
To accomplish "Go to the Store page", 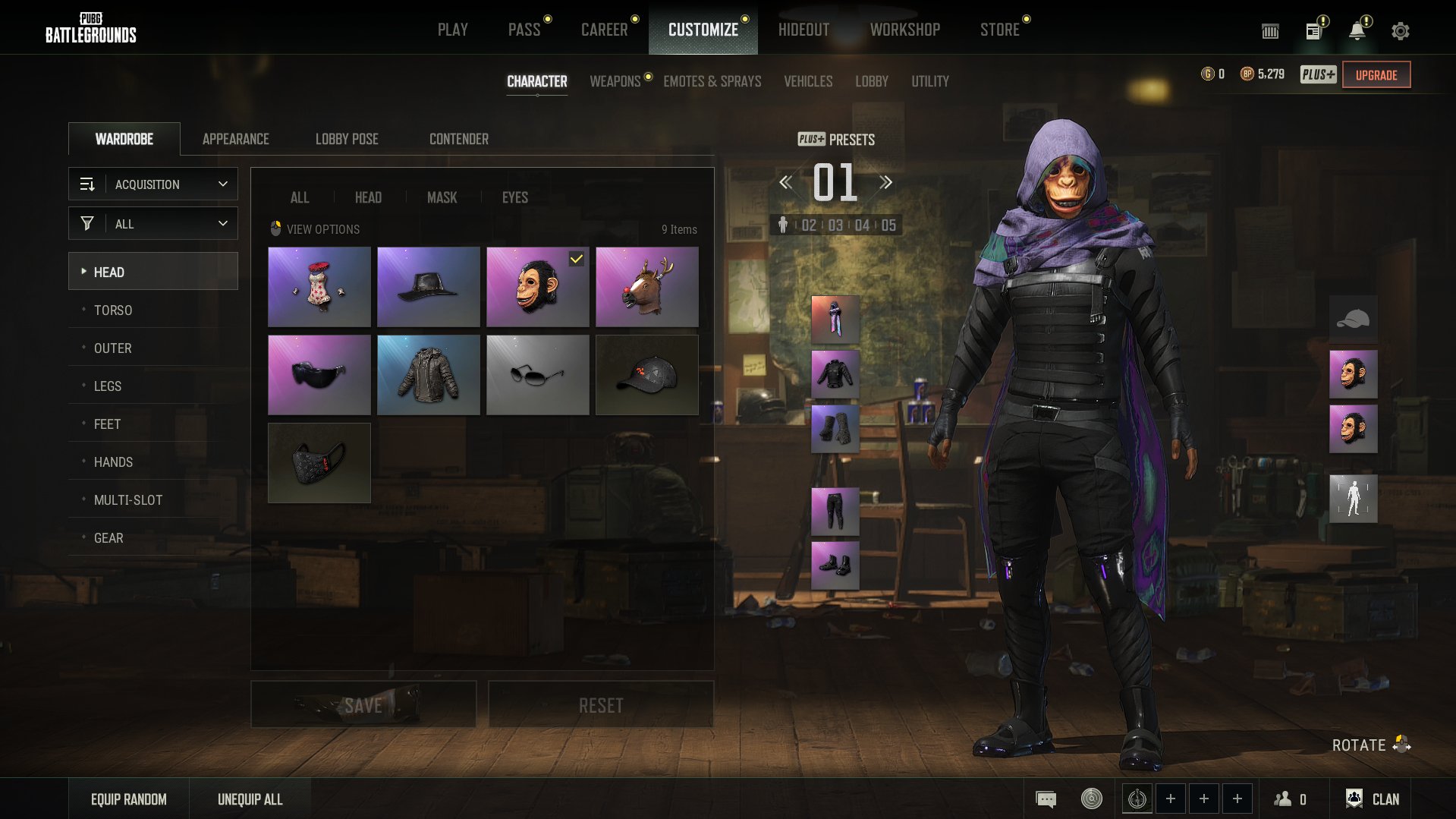I will tap(999, 30).
